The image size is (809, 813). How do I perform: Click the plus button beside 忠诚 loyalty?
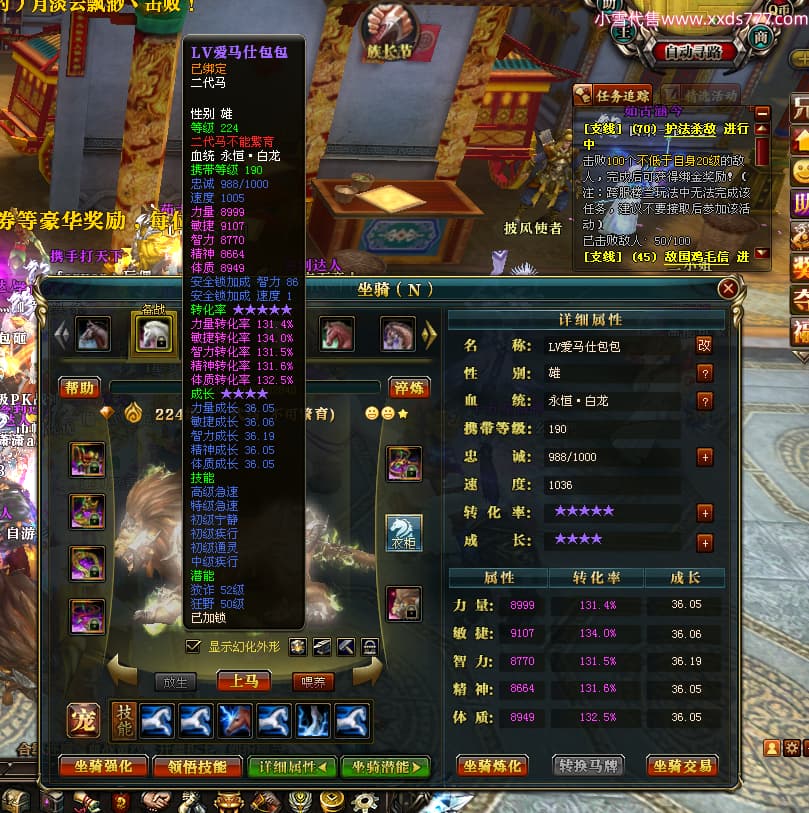(704, 457)
